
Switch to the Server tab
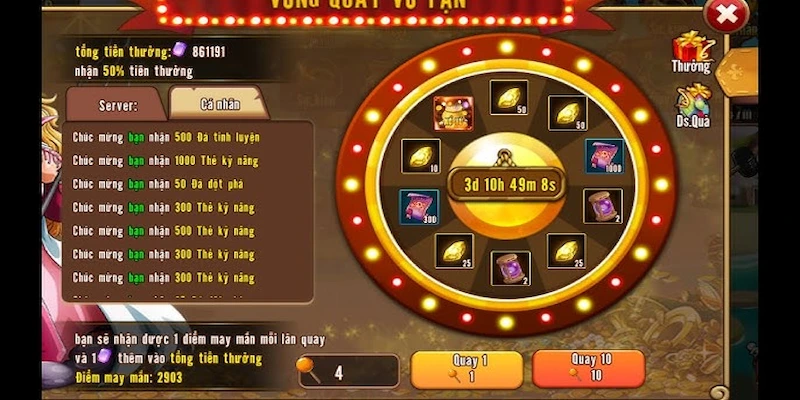pyautogui.click(x=118, y=104)
